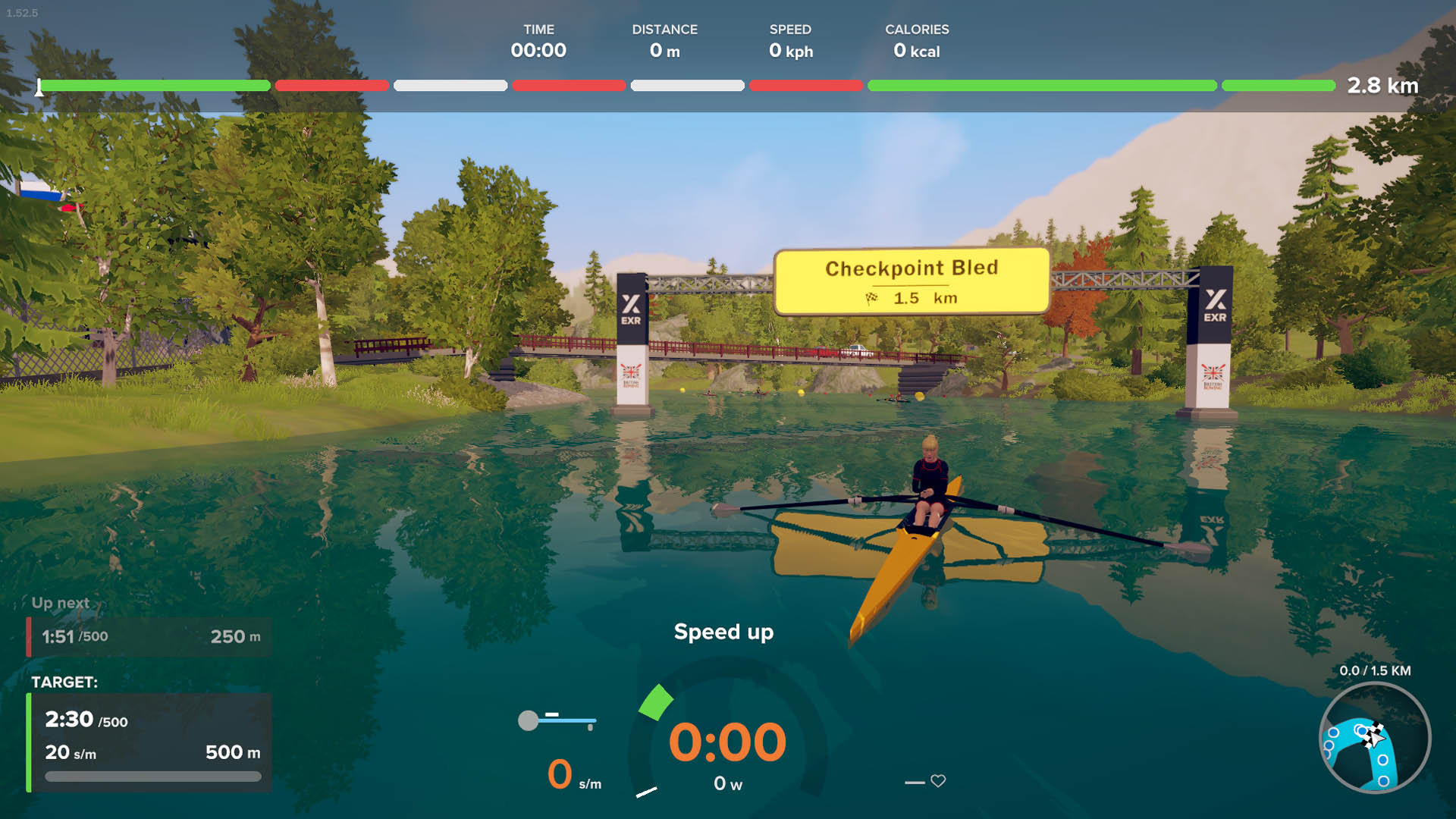Click the white interval segment near SPEED
This screenshot has height=819, width=1456.
pos(686,86)
